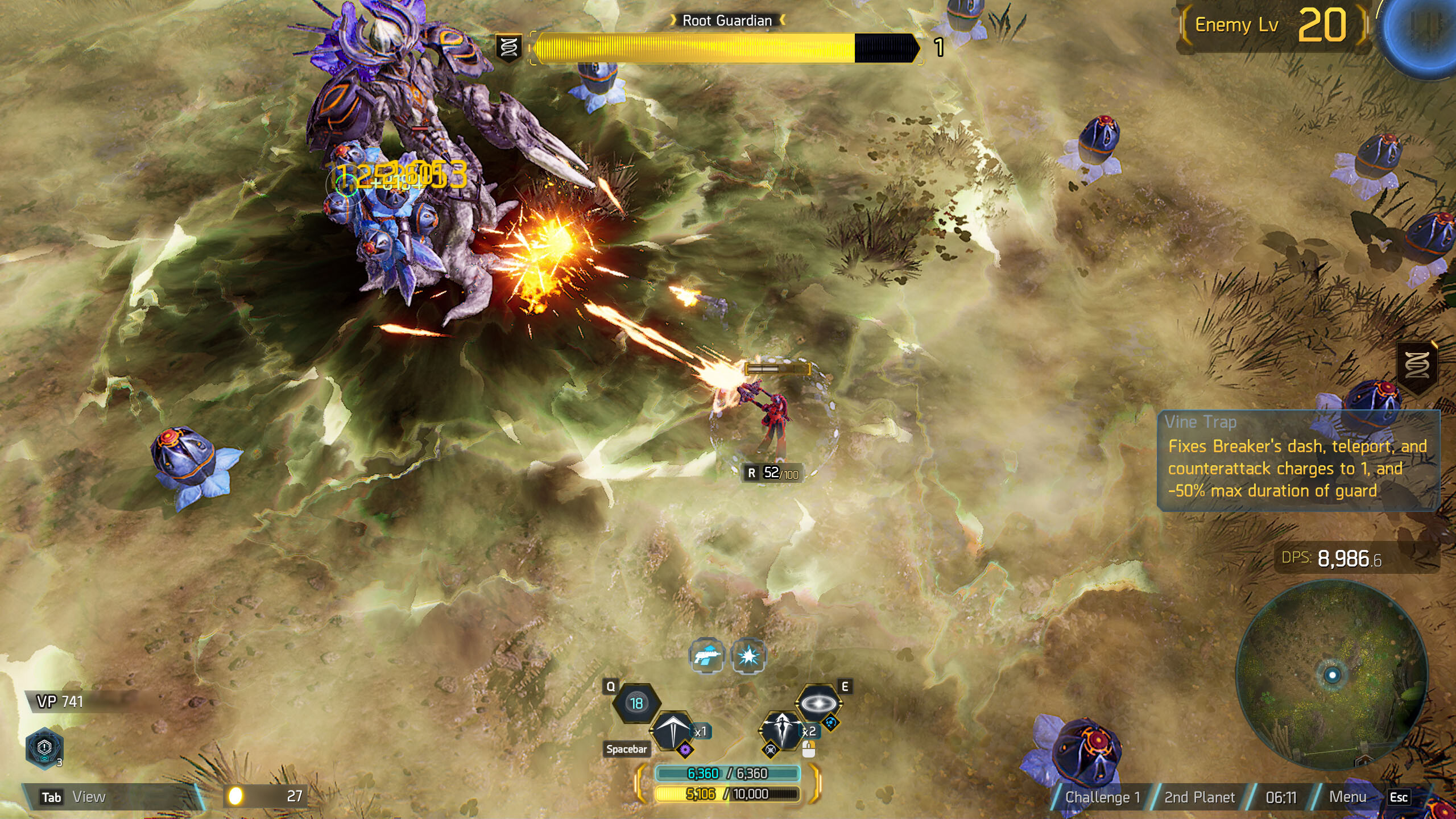
Task: Expand the View panel via the Tab button
Action: 52,797
